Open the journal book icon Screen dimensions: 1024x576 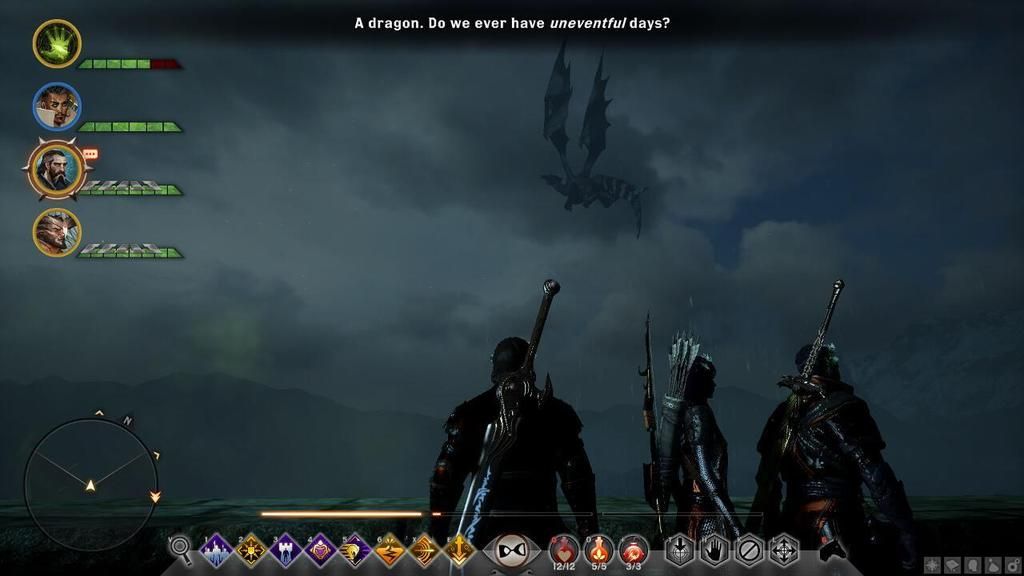point(952,565)
